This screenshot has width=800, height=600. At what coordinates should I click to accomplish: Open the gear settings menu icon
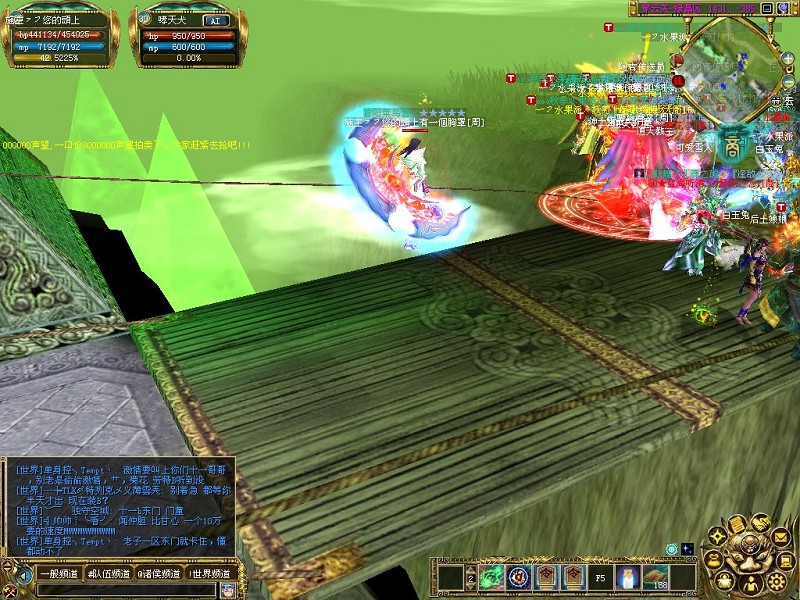click(776, 582)
